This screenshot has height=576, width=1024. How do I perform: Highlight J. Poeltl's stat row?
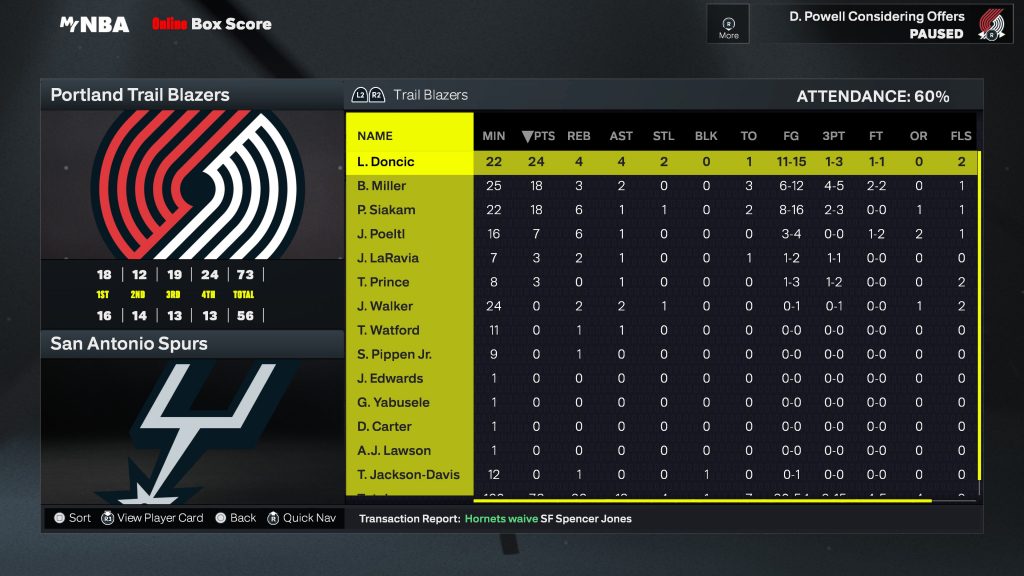(x=382, y=234)
